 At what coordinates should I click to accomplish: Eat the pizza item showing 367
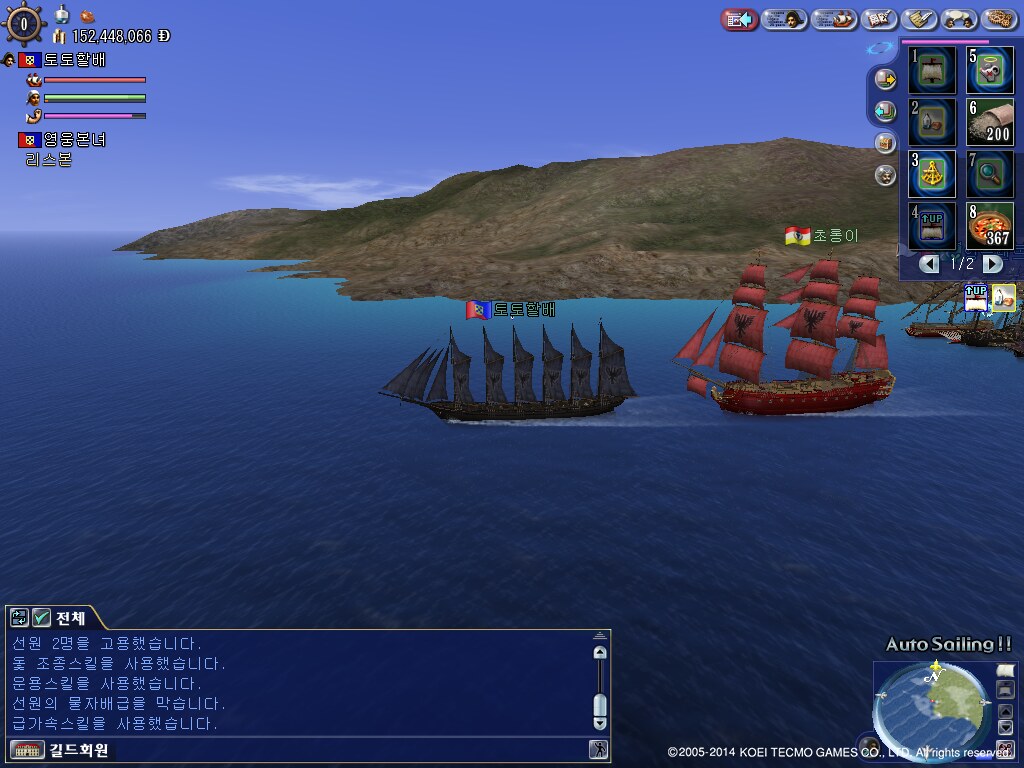pyautogui.click(x=990, y=226)
